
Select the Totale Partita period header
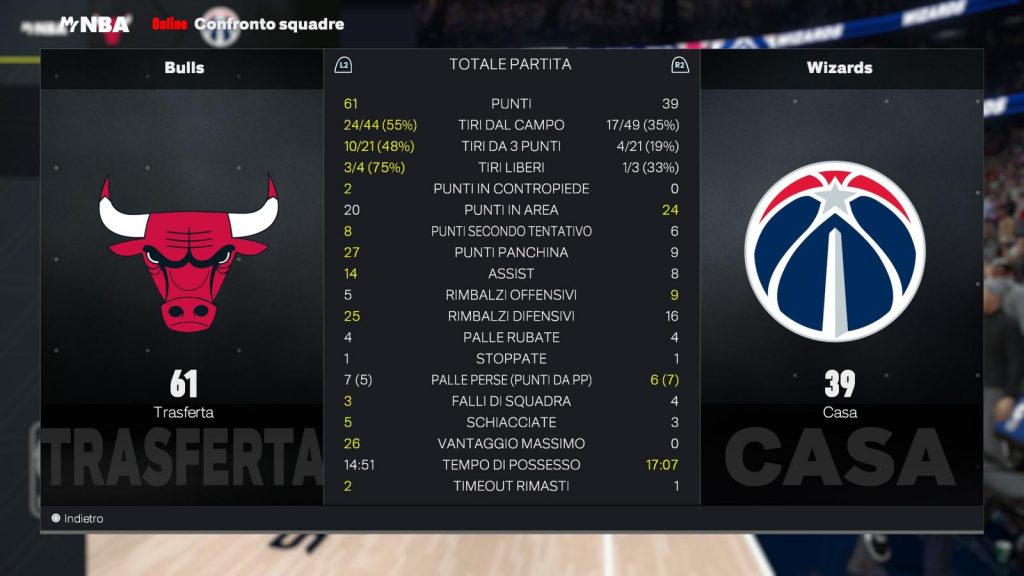coord(510,65)
